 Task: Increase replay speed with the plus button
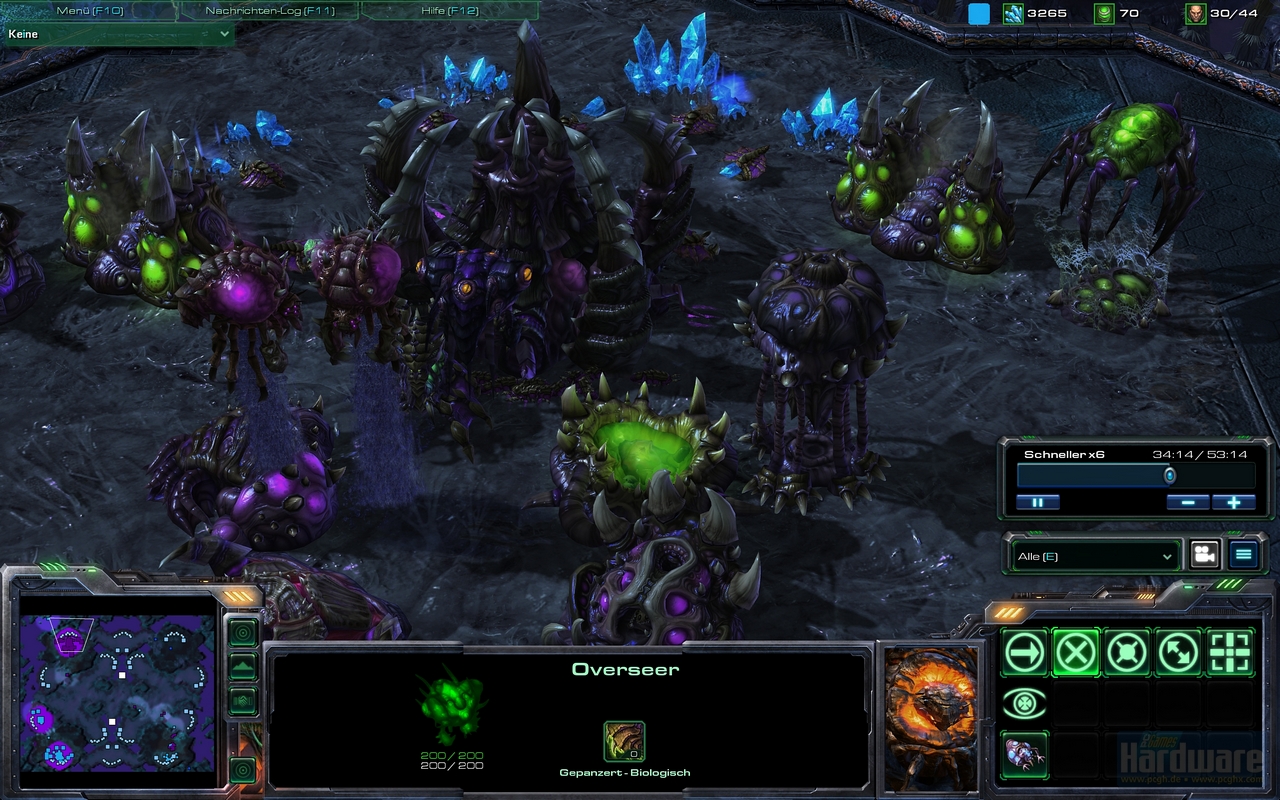click(1233, 502)
